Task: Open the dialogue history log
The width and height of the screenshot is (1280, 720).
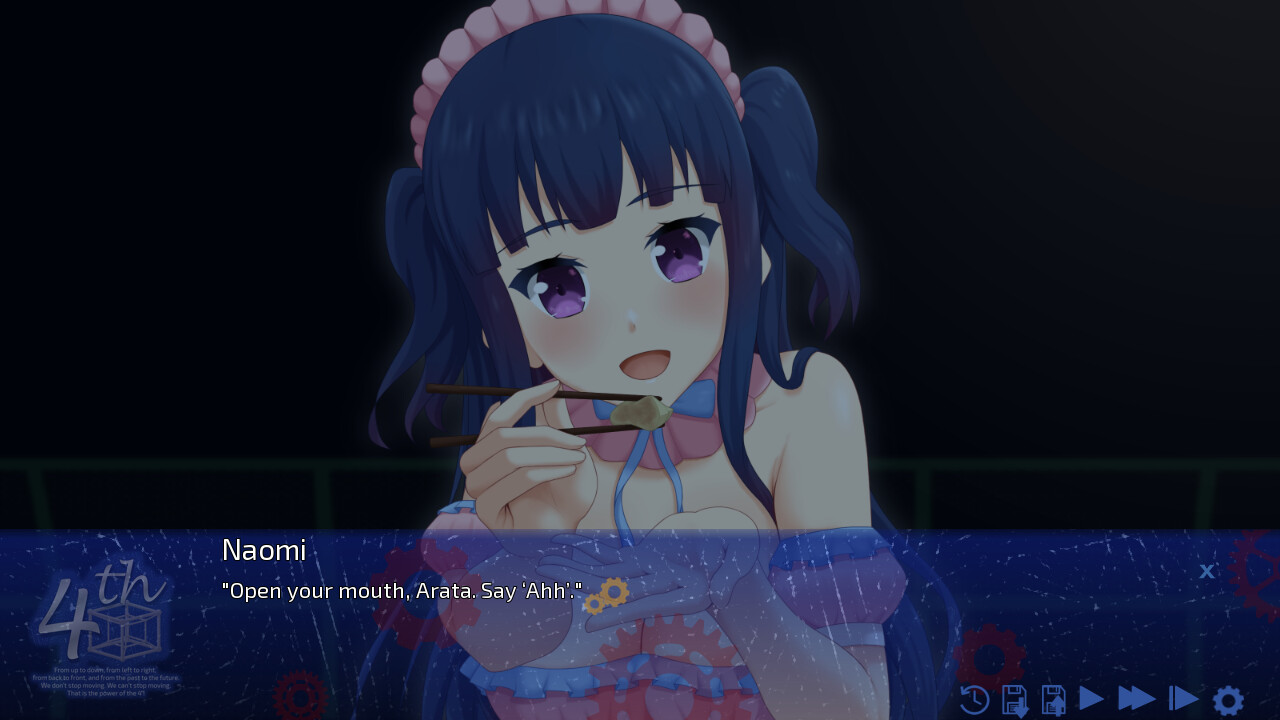Action: click(x=974, y=700)
